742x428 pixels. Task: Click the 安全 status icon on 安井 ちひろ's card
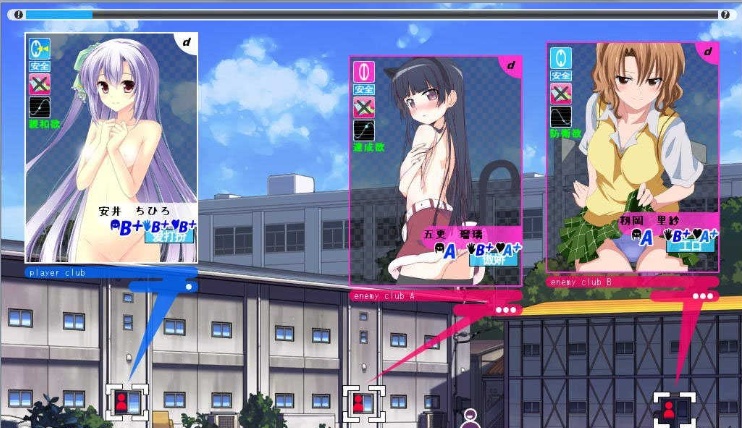[x=40, y=66]
